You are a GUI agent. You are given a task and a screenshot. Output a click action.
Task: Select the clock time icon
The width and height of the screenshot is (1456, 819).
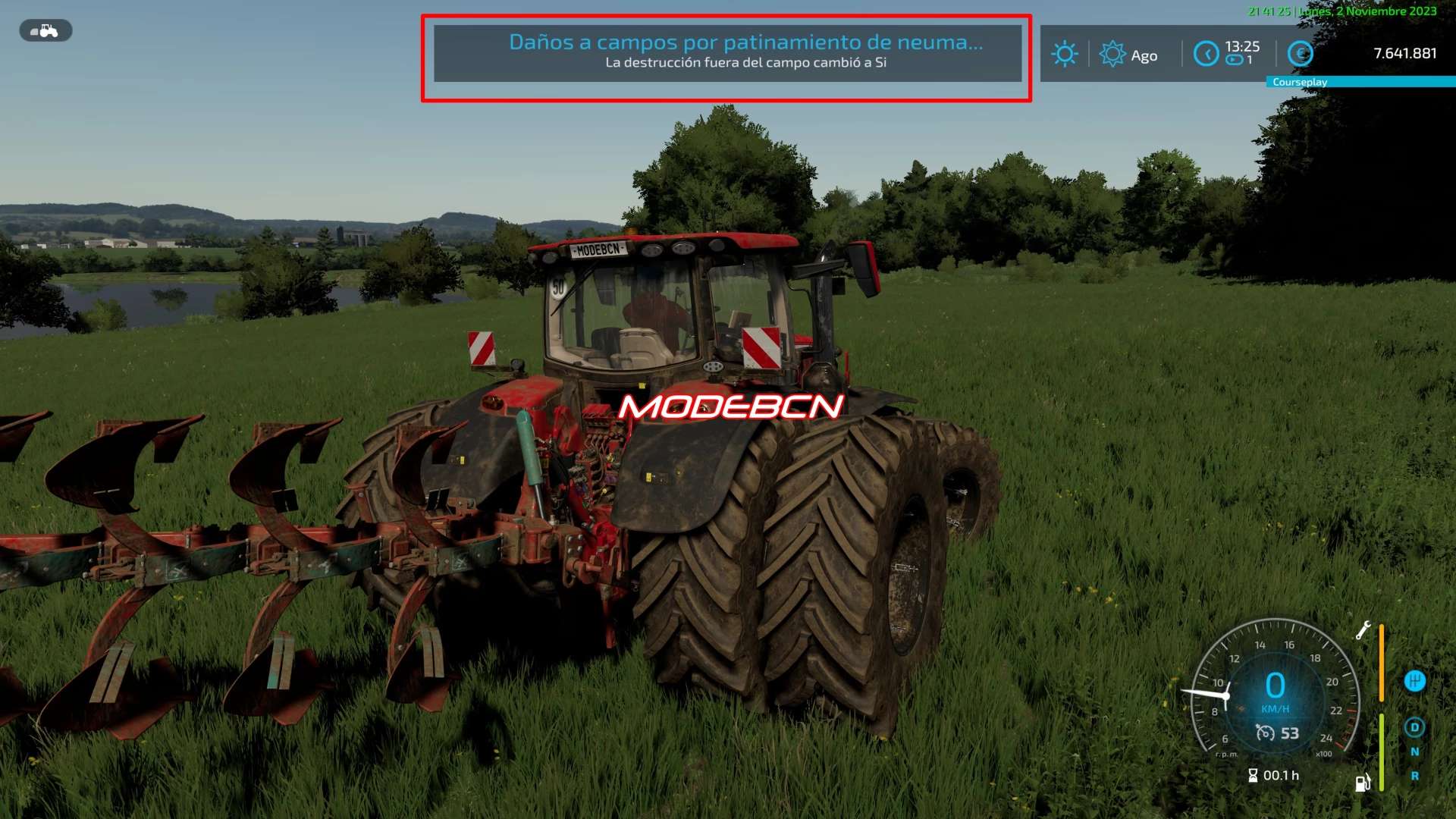click(1206, 54)
